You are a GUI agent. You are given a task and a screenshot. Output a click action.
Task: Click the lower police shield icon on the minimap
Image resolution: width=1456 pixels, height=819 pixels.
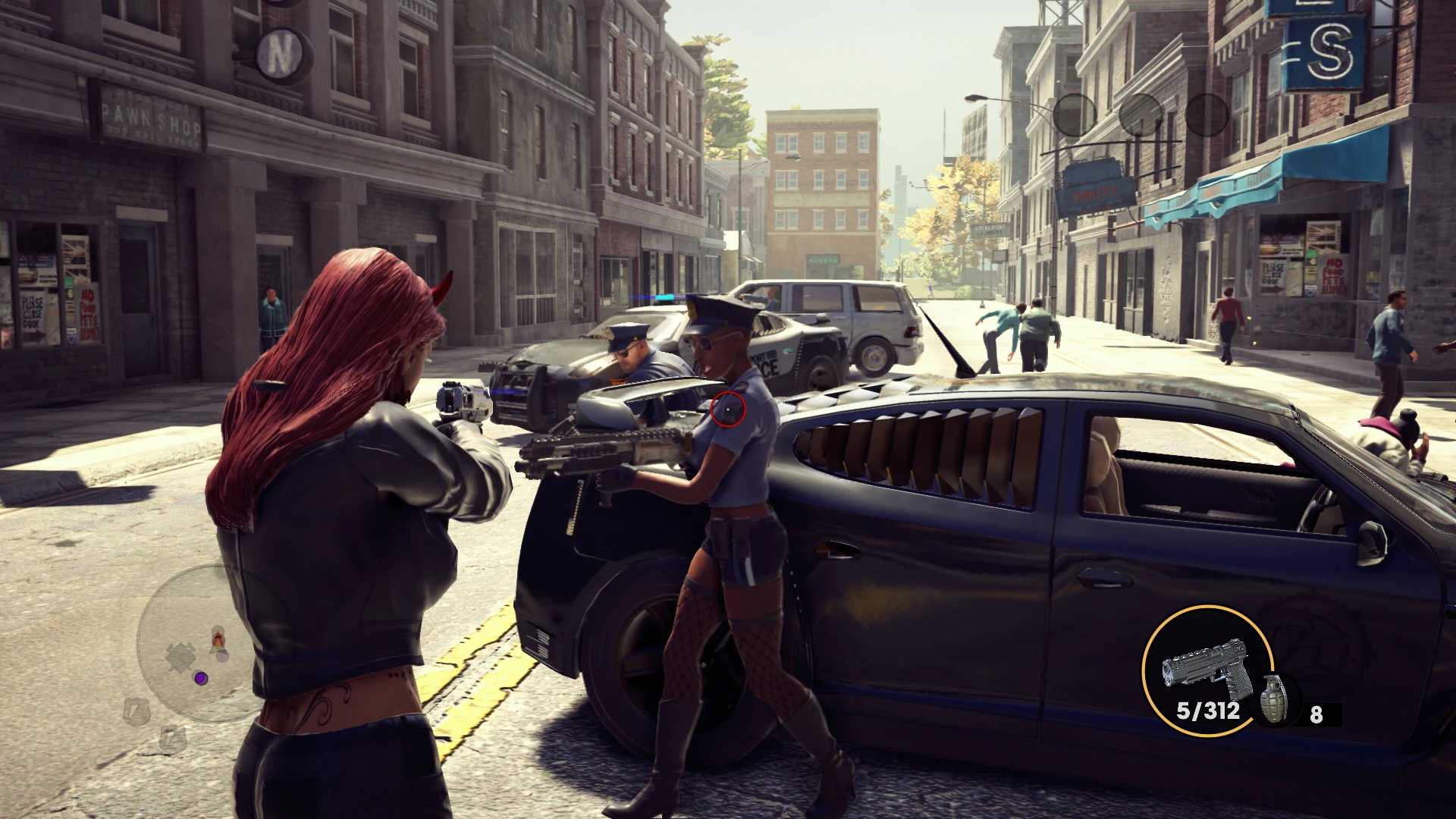tap(172, 739)
